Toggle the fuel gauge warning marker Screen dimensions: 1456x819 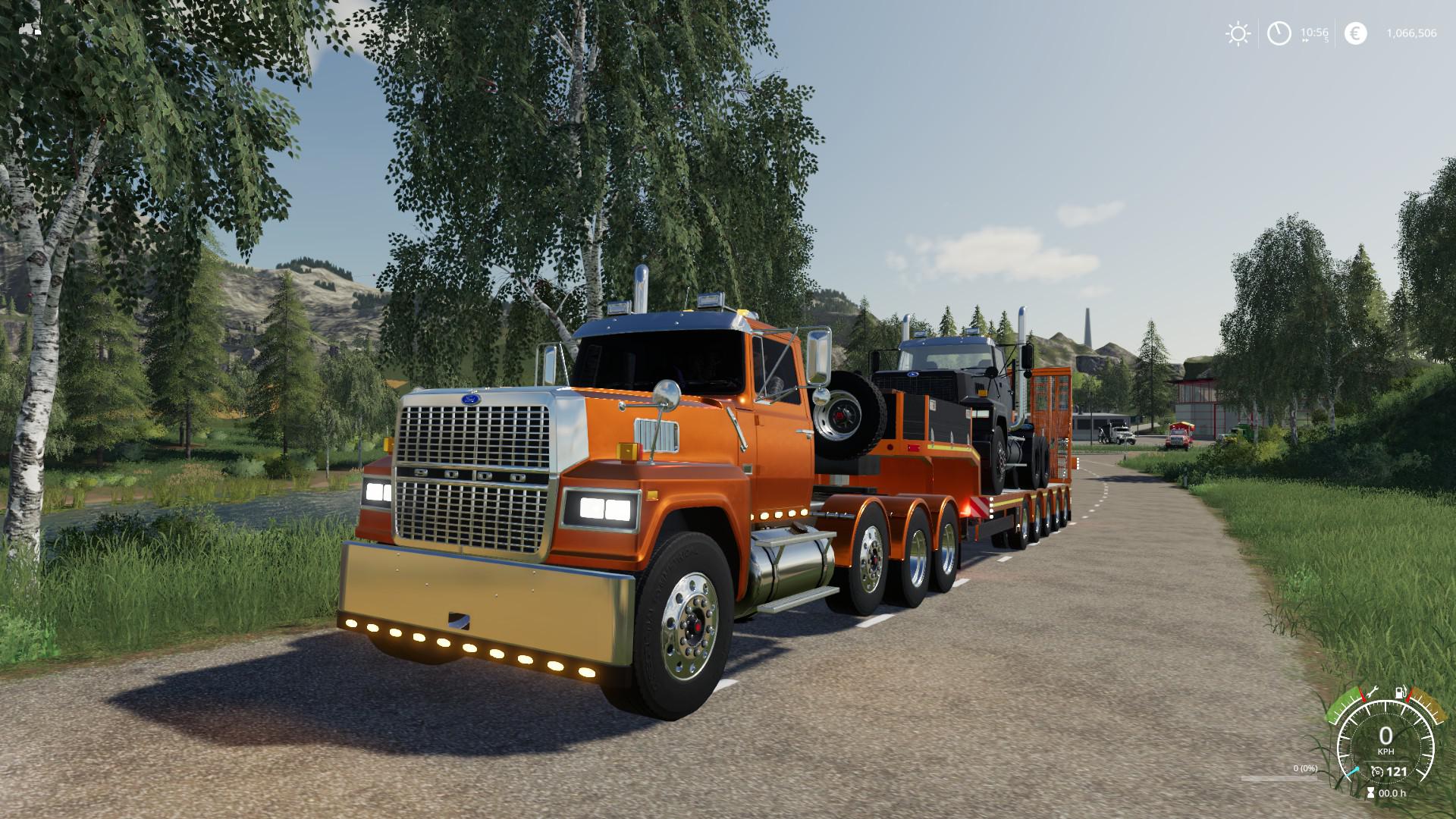(x=1407, y=695)
